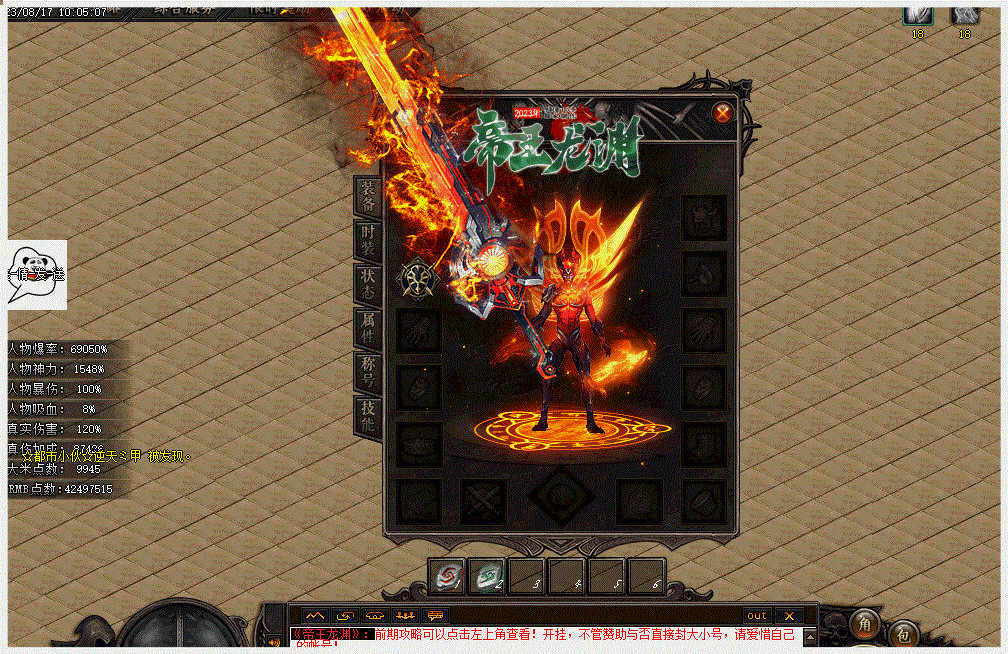Switch to the 装备 equipment tab

pos(368,197)
